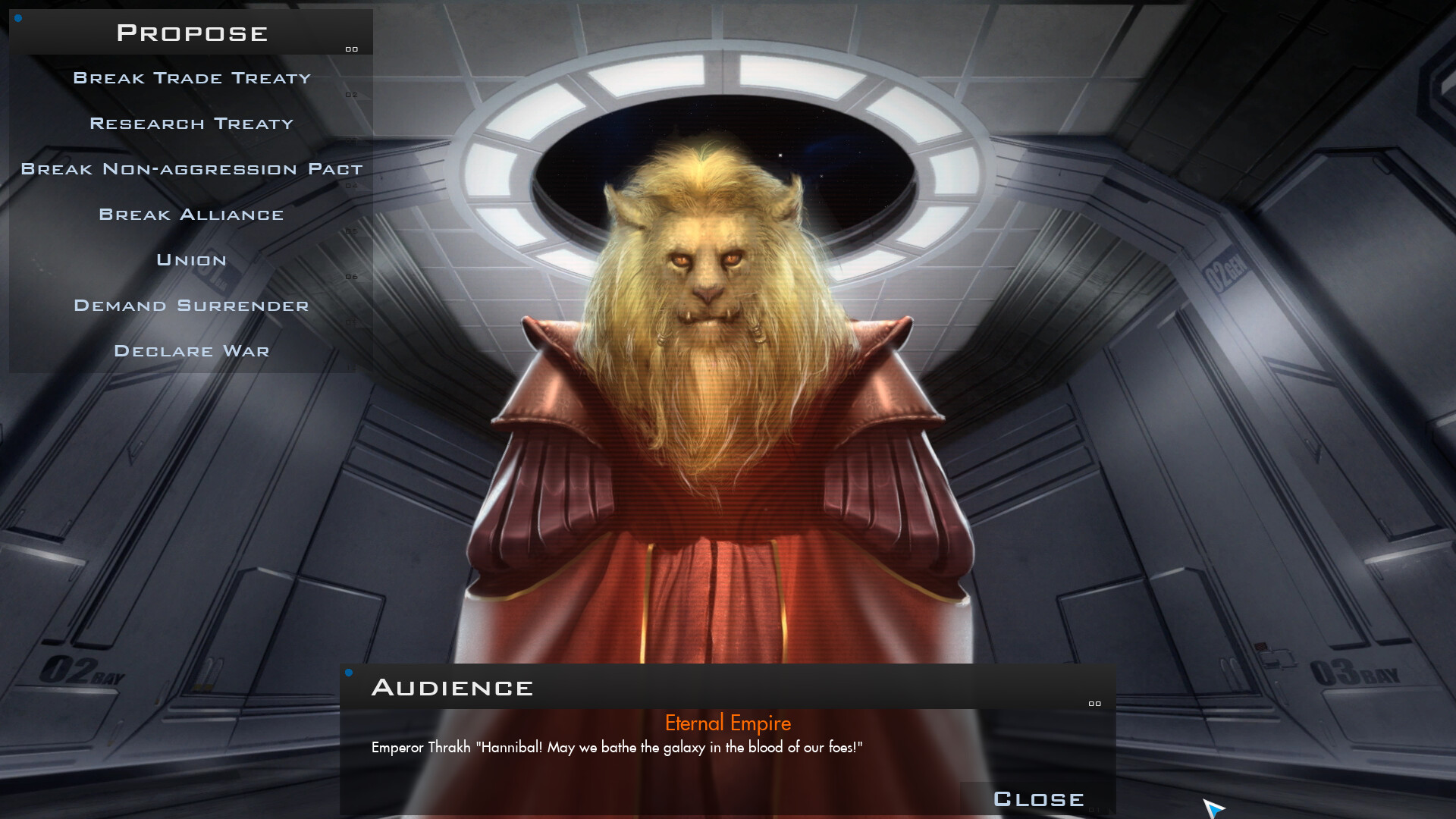1456x819 pixels.
Task: Click the 00 marker on Audience panel
Action: 1094,704
